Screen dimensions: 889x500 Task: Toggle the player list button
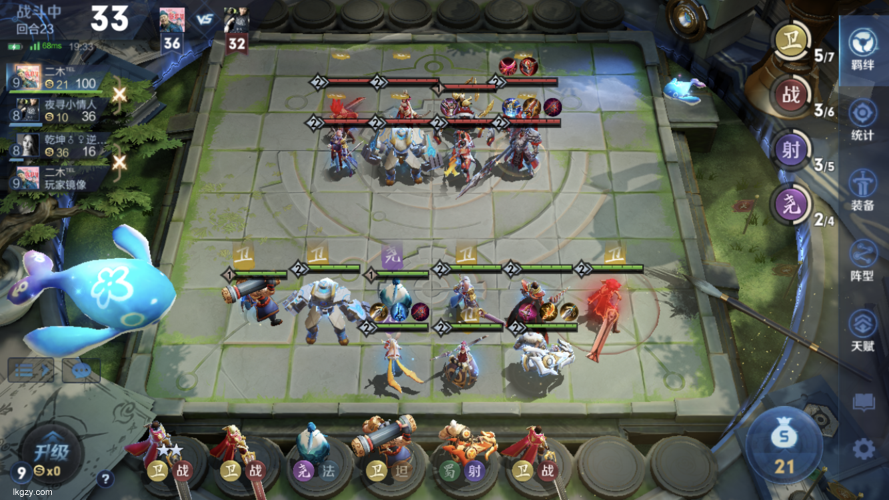pyautogui.click(x=31, y=370)
